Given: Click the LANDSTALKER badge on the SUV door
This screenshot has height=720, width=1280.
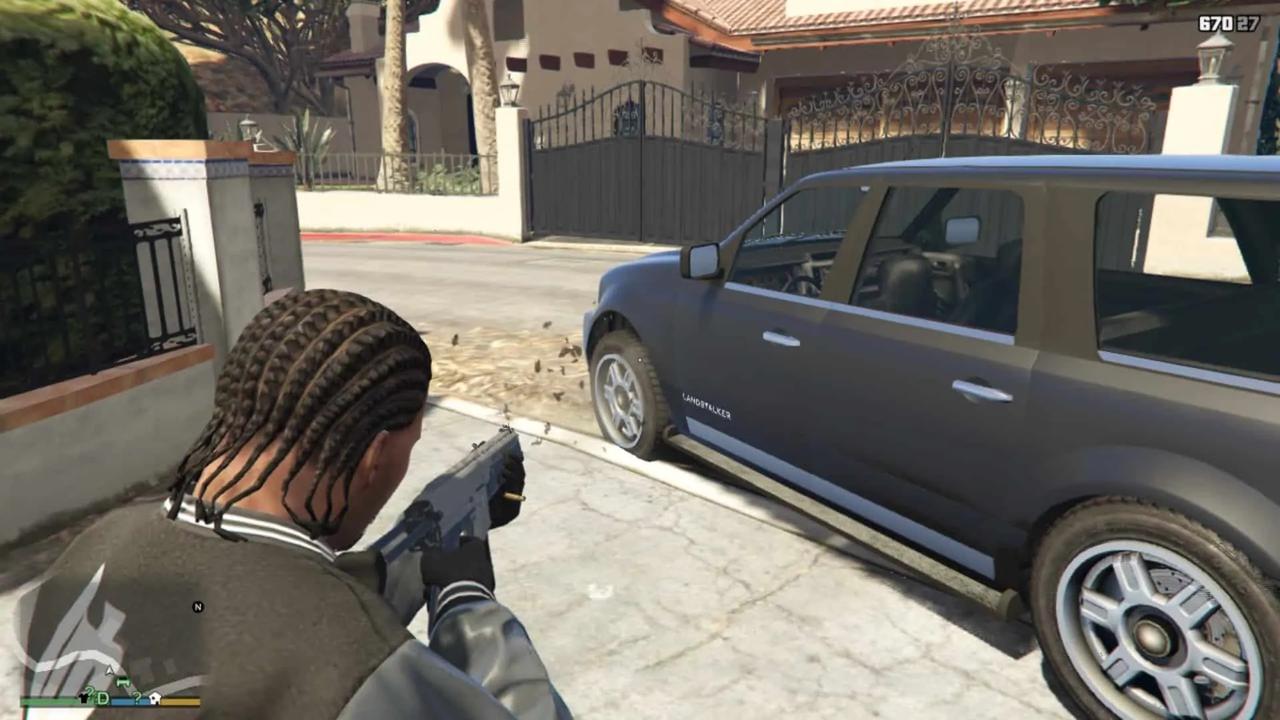Looking at the screenshot, I should [x=707, y=404].
